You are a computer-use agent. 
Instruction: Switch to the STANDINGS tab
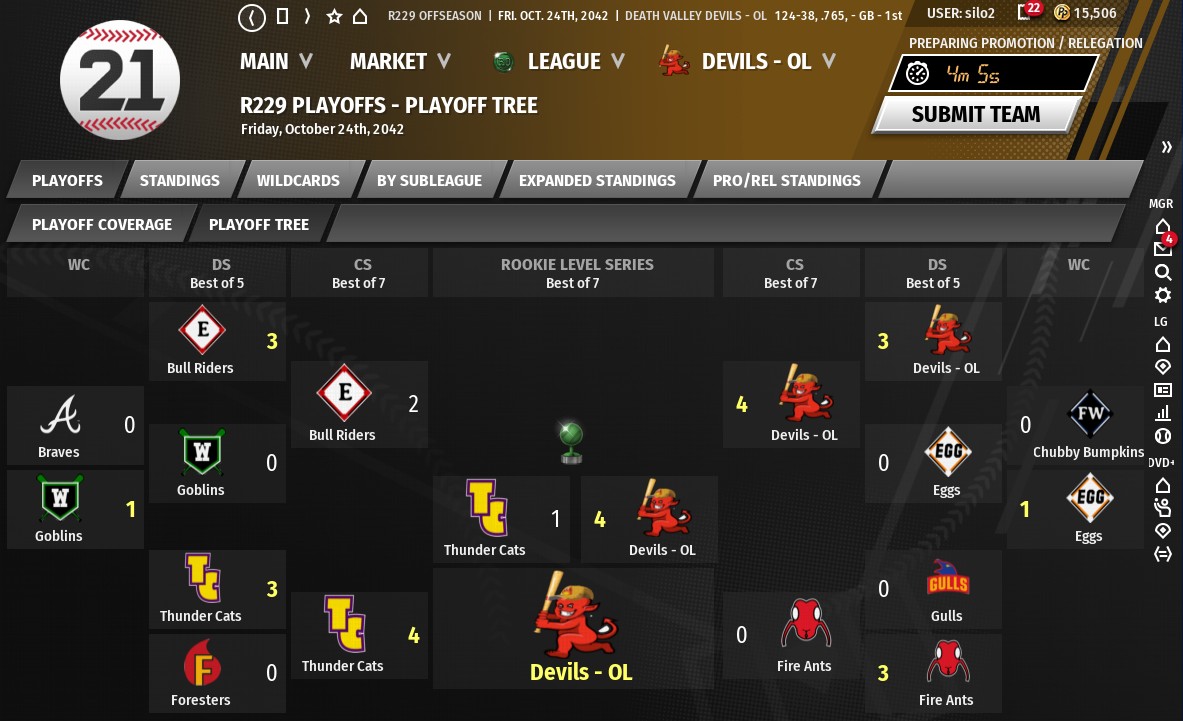tap(180, 181)
